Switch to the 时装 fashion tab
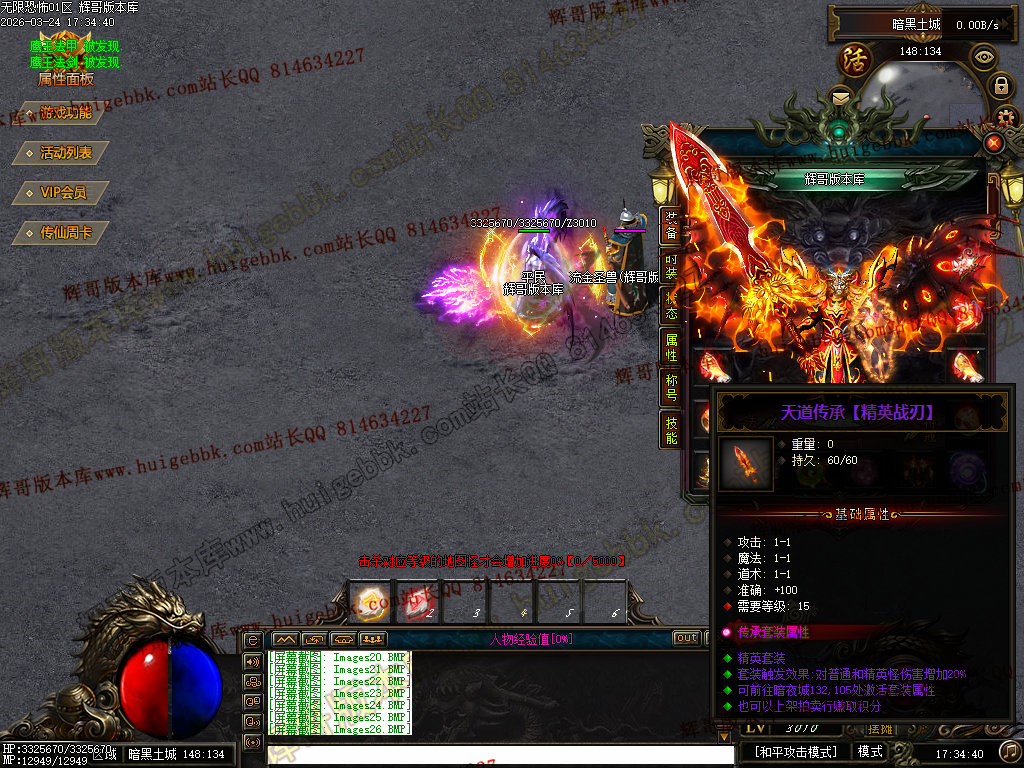Screen dimensions: 1024x768 672,266
